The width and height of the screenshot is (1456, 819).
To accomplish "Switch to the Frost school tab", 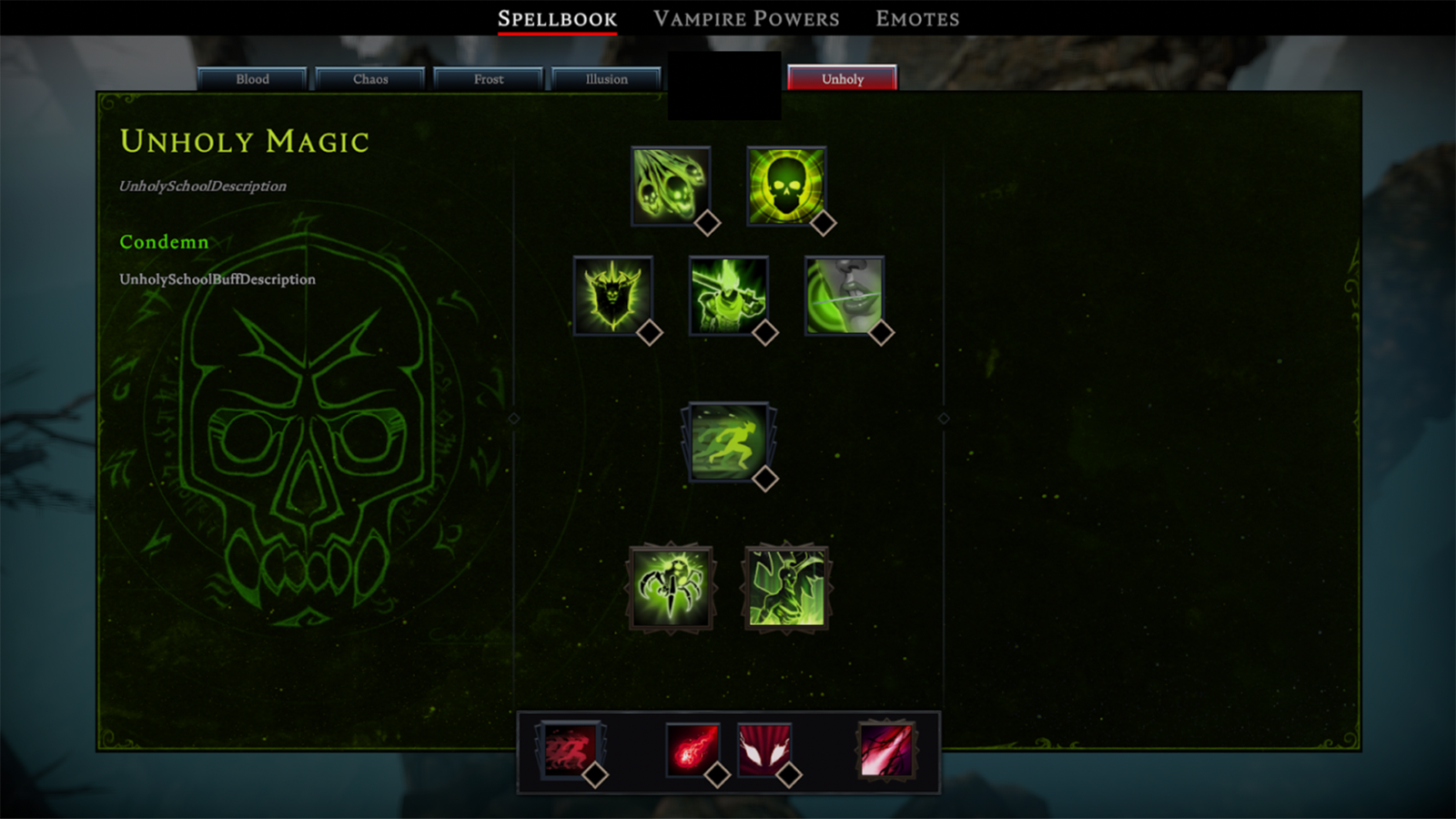I will [489, 79].
